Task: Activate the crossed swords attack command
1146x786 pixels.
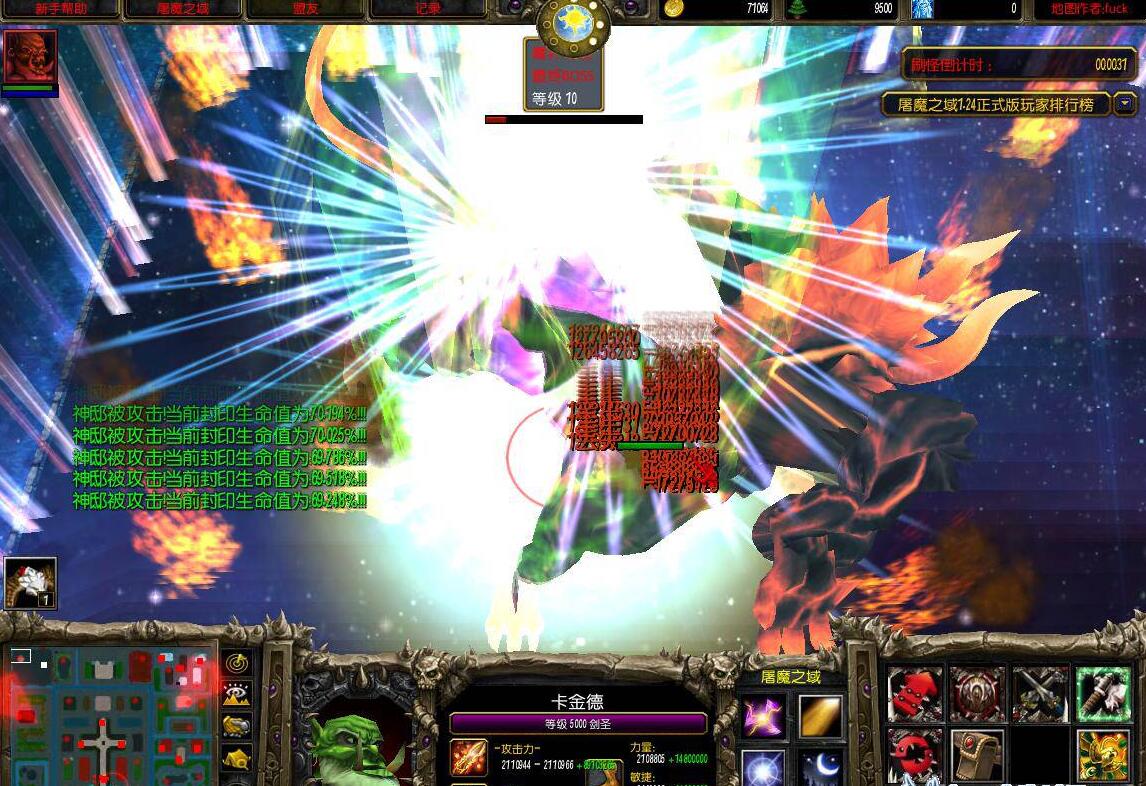Action: coord(1040,694)
